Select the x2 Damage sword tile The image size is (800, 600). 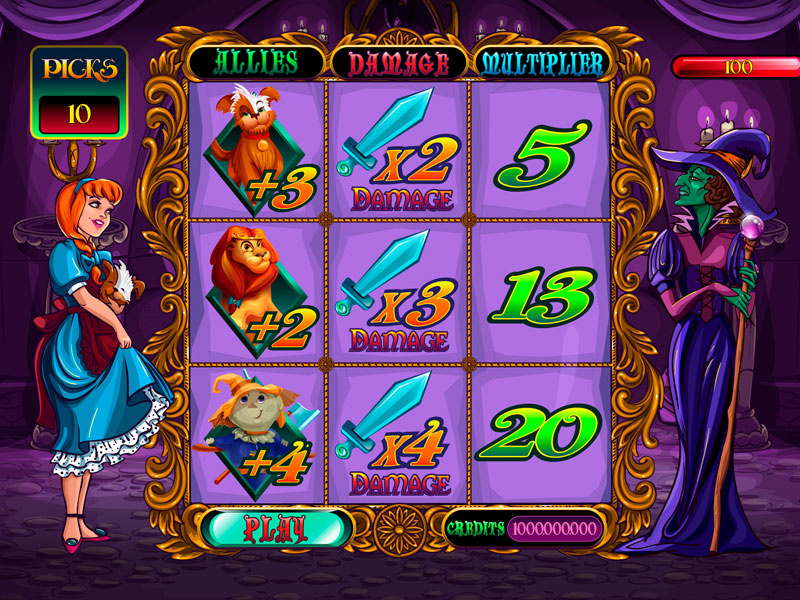click(x=398, y=150)
